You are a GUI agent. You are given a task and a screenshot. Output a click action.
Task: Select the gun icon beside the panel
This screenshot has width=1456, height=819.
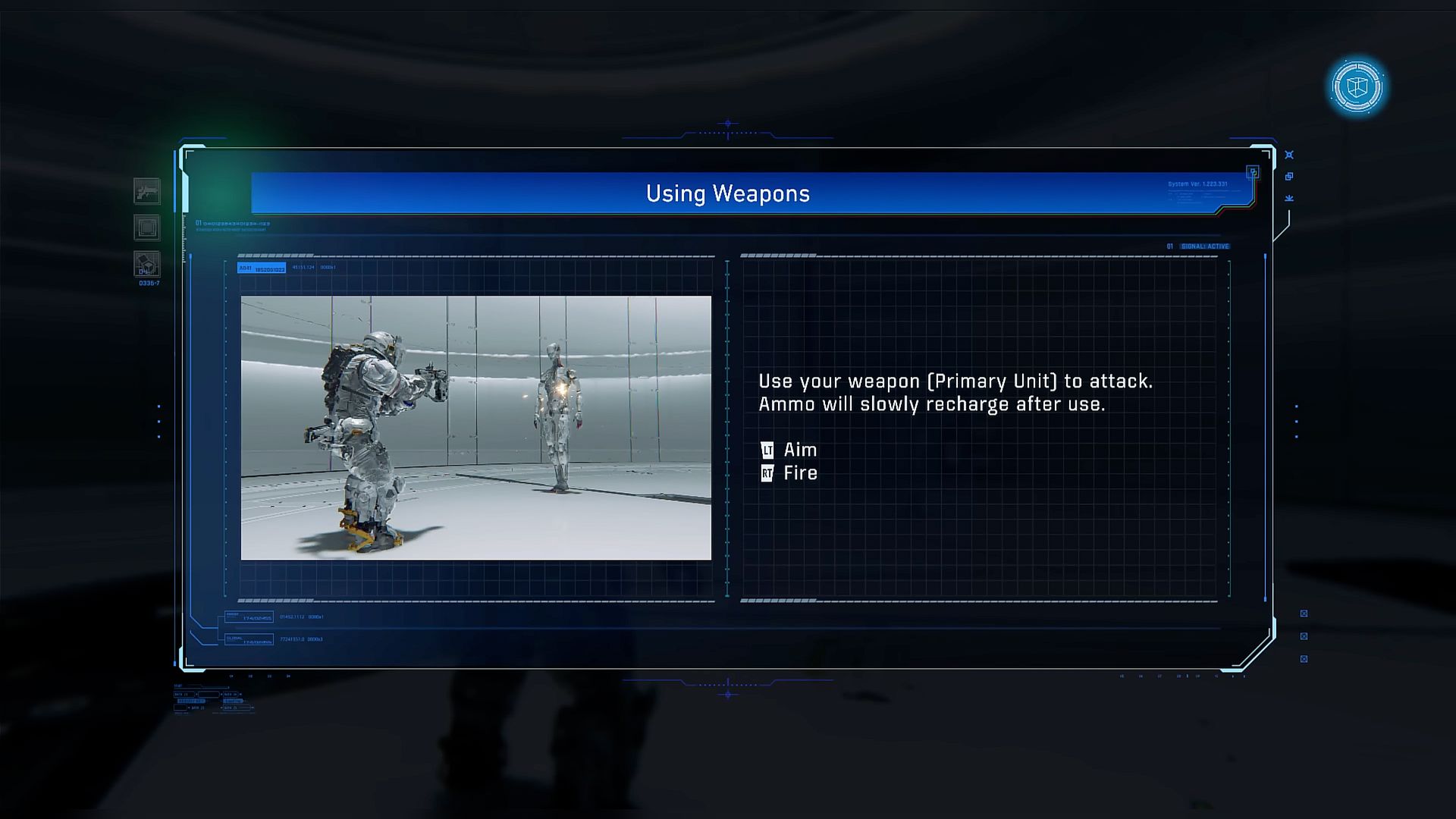point(147,191)
